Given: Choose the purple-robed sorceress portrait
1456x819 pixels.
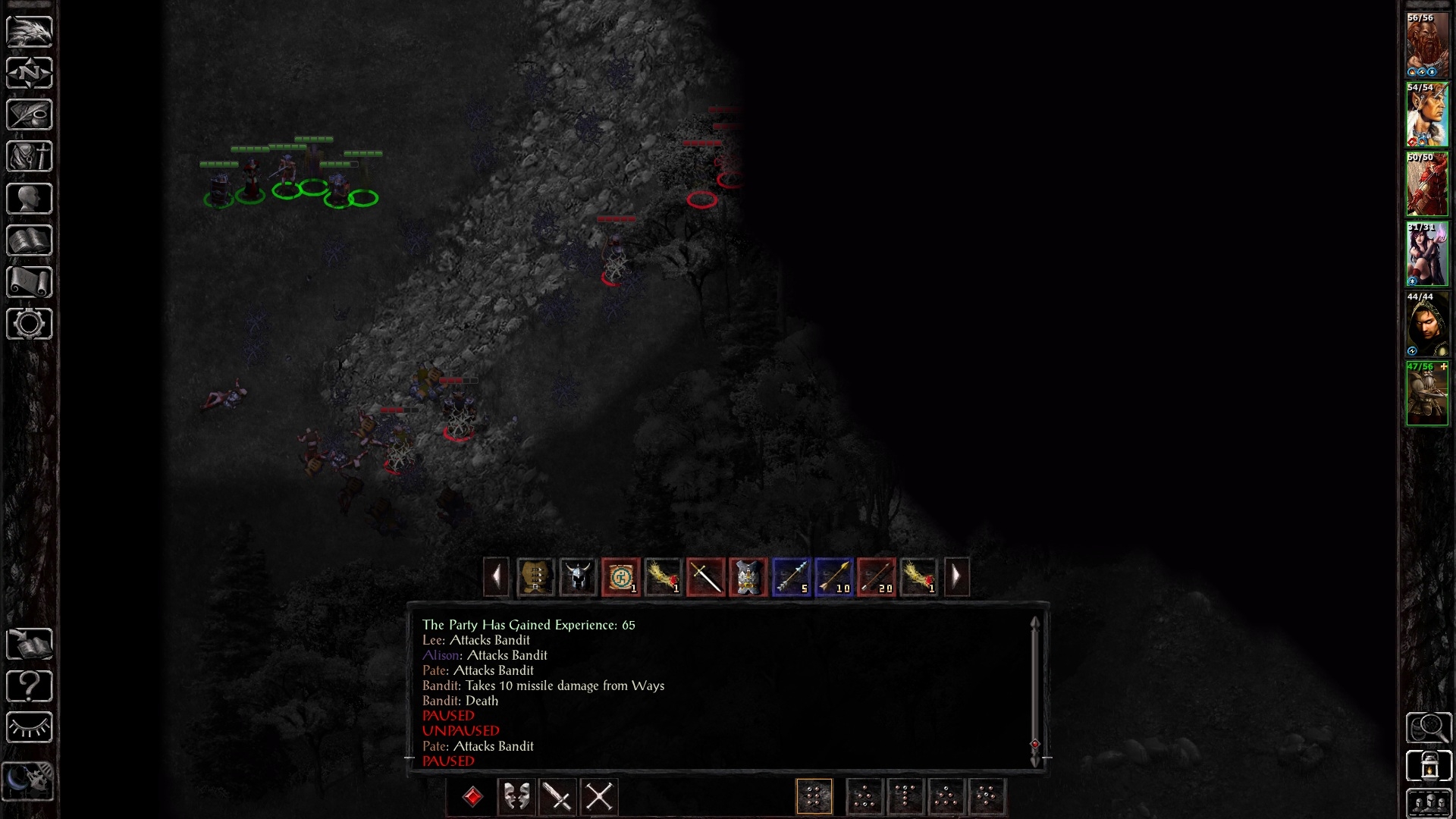Looking at the screenshot, I should pyautogui.click(x=1427, y=254).
